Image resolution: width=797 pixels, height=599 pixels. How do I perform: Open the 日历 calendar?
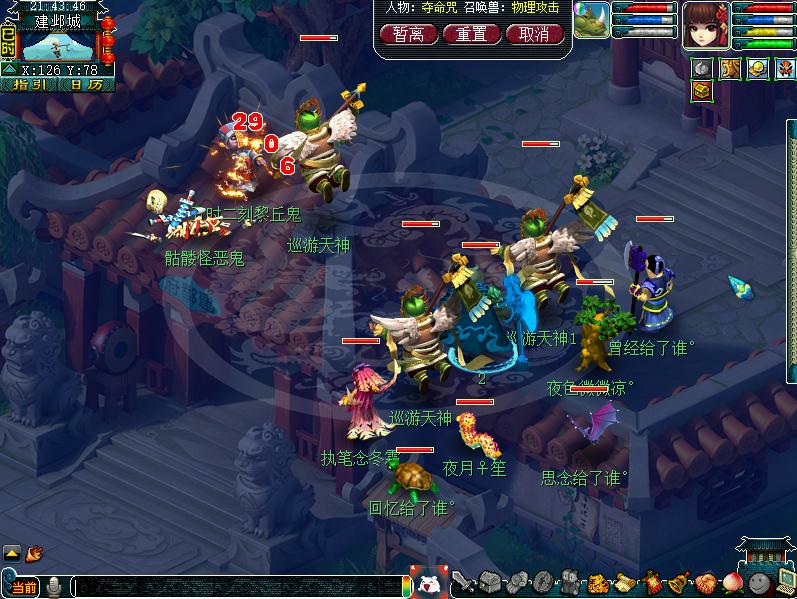pos(86,85)
